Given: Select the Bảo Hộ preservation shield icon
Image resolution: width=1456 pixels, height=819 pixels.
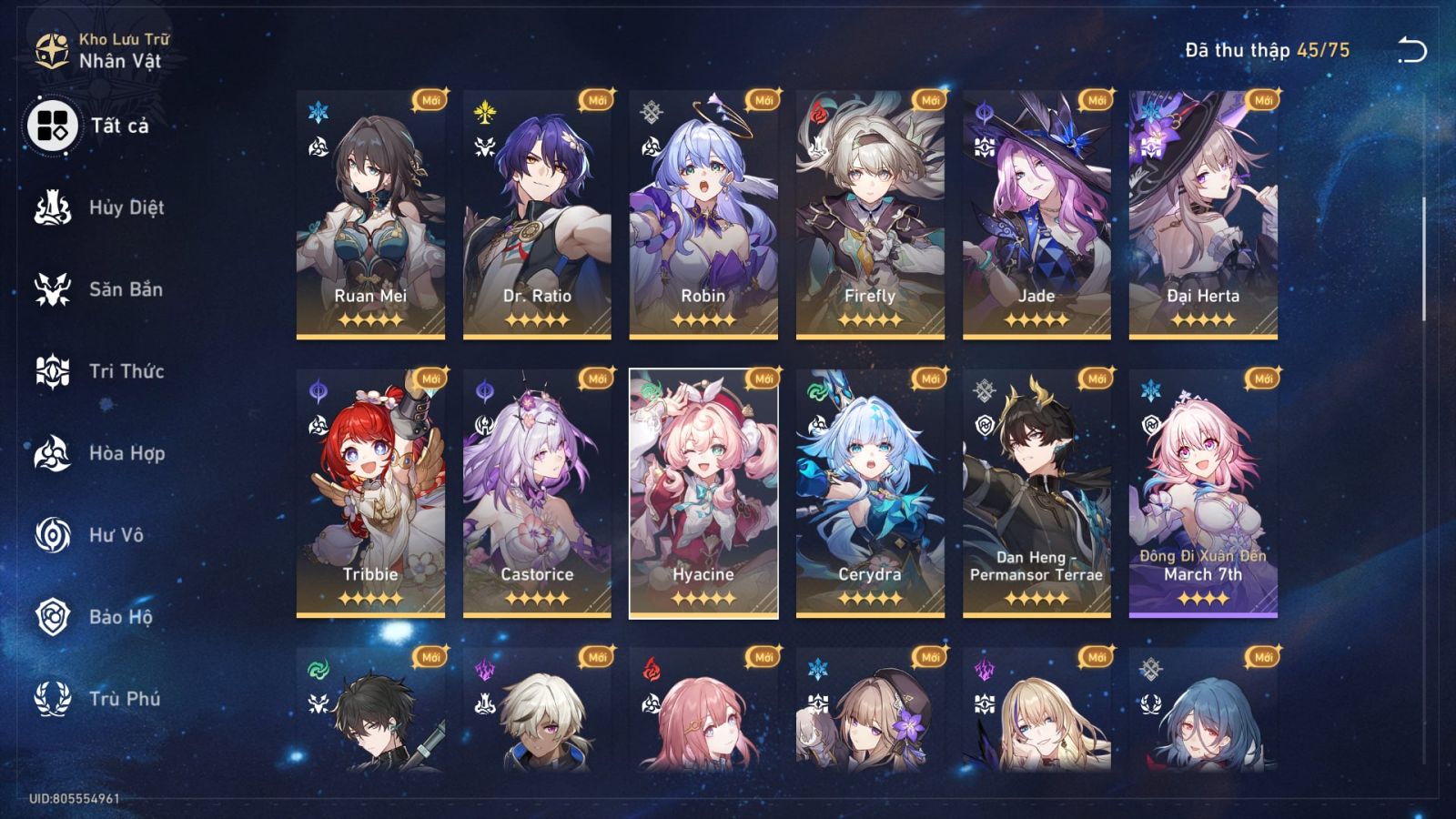Looking at the screenshot, I should tap(52, 617).
